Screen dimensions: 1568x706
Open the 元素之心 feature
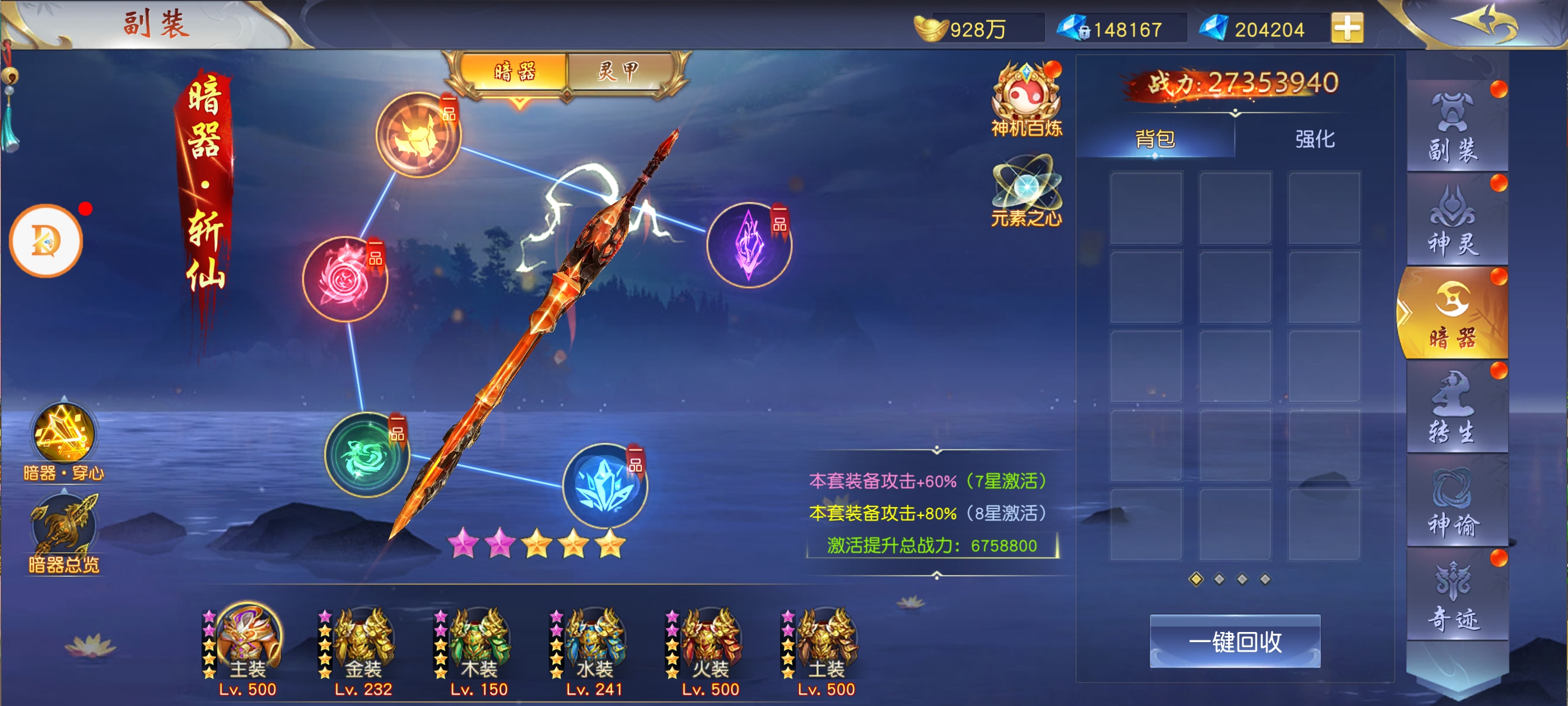(1026, 191)
